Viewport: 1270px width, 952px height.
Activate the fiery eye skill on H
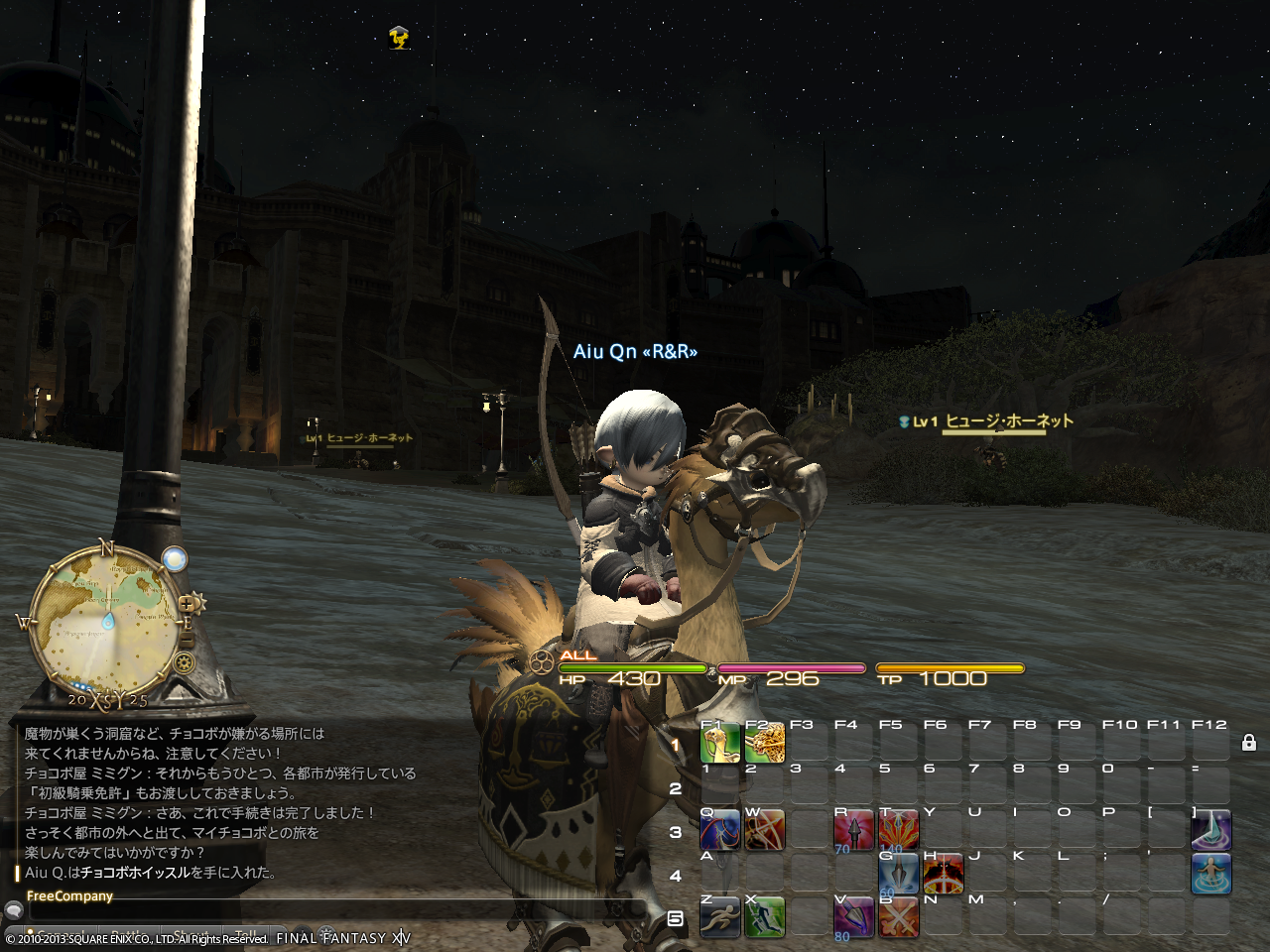943,874
